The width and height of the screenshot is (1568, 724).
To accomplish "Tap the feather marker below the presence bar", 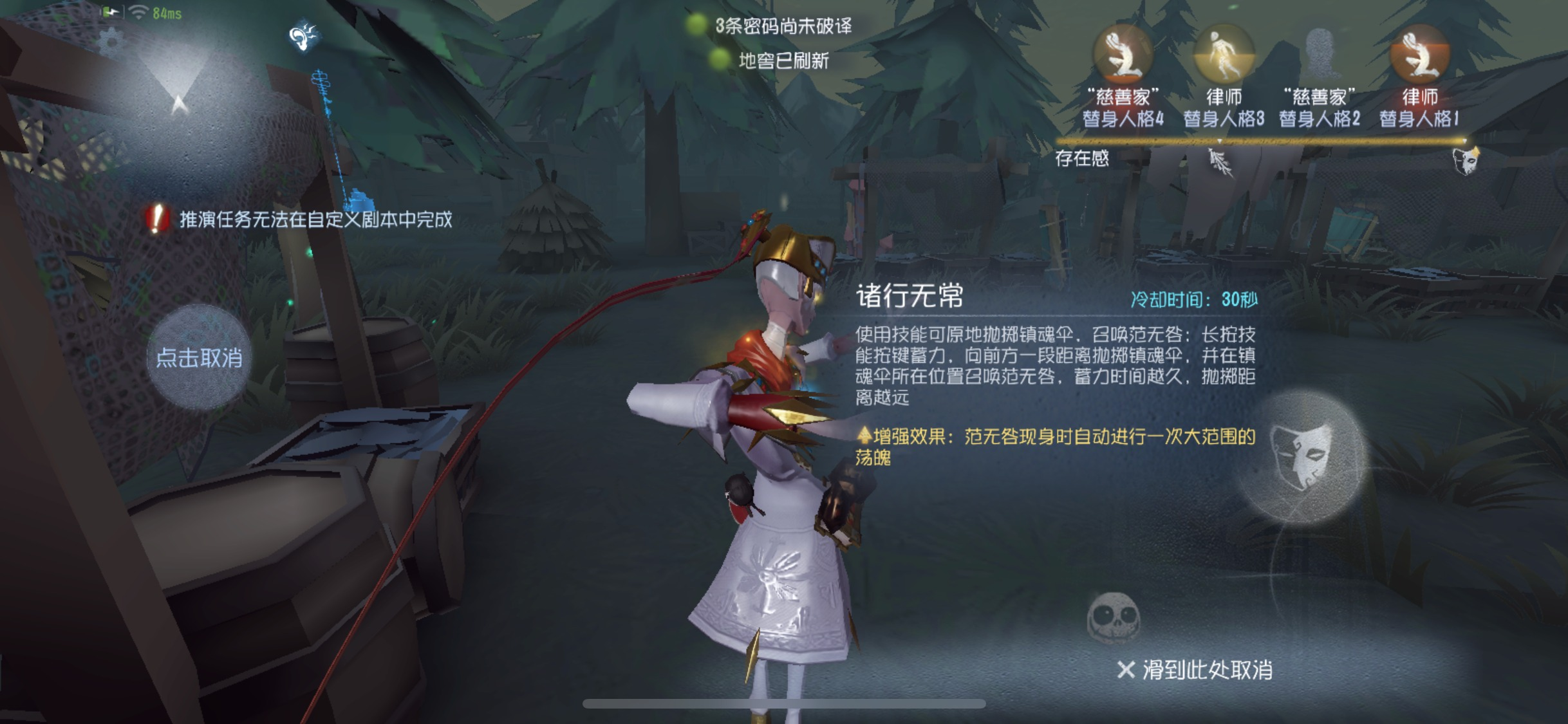I will (1220, 162).
